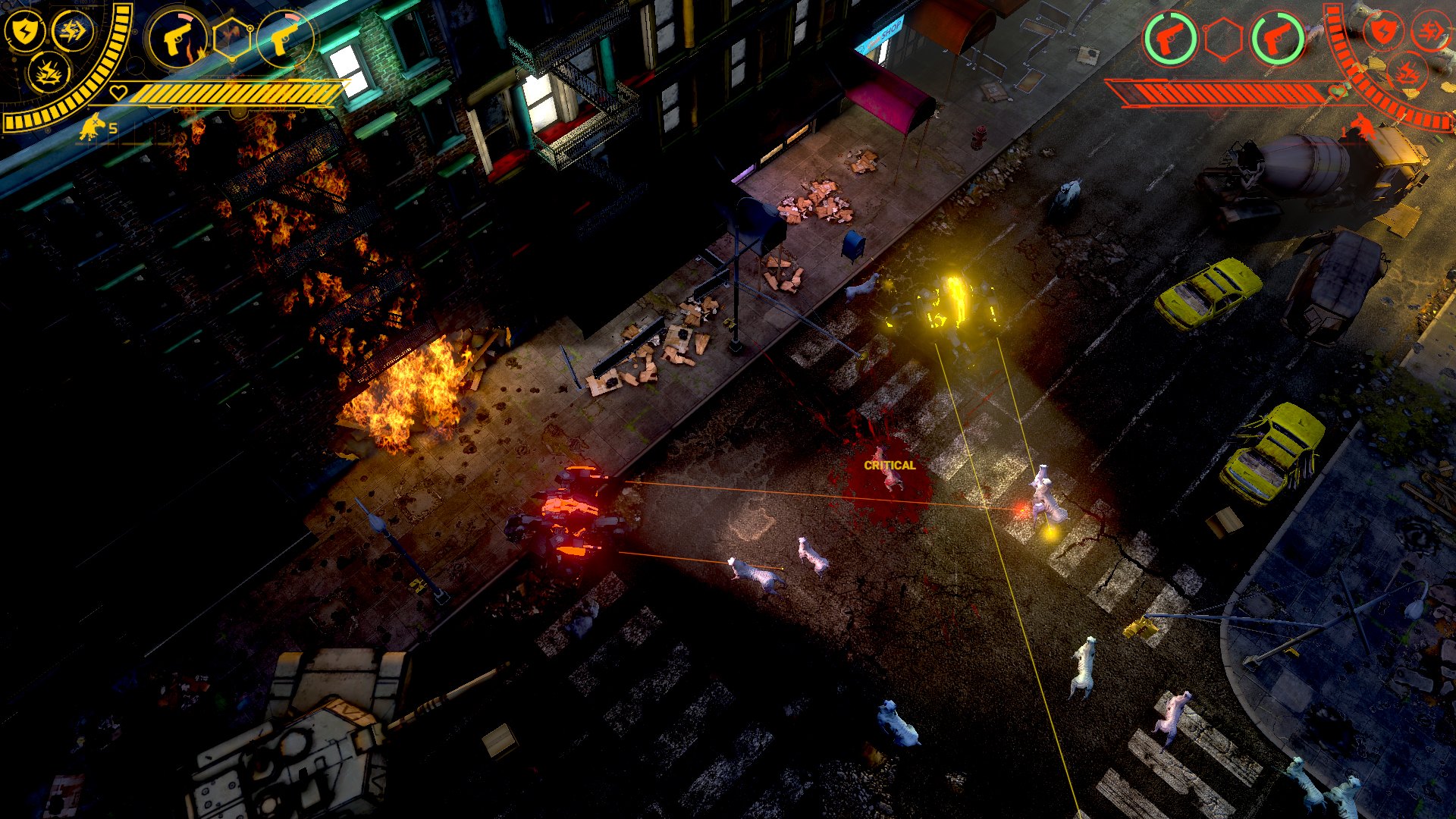Click the SHOP sign above the storefront
1456x819 pixels.
881,34
